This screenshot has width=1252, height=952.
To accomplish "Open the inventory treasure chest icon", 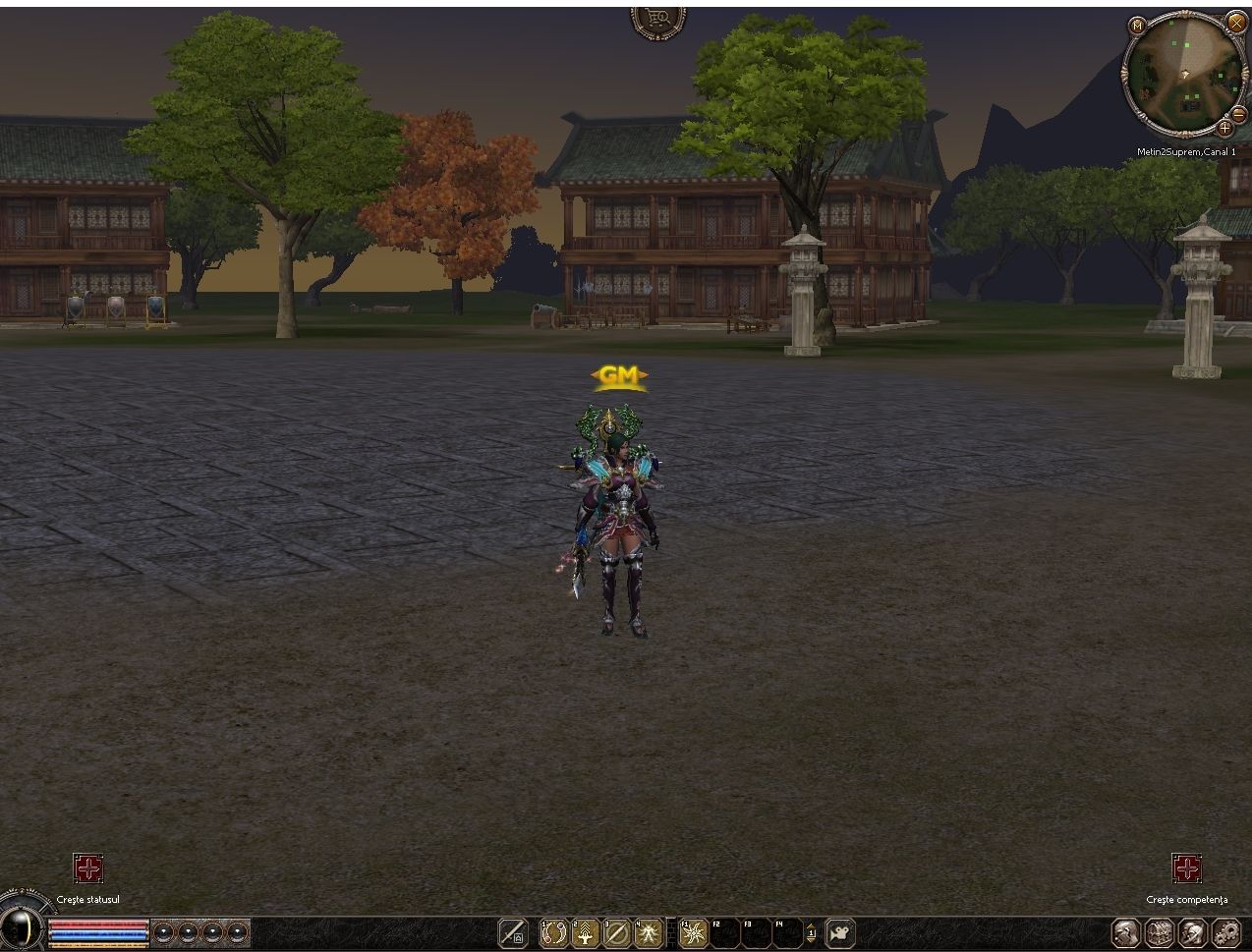I will [x=1159, y=932].
